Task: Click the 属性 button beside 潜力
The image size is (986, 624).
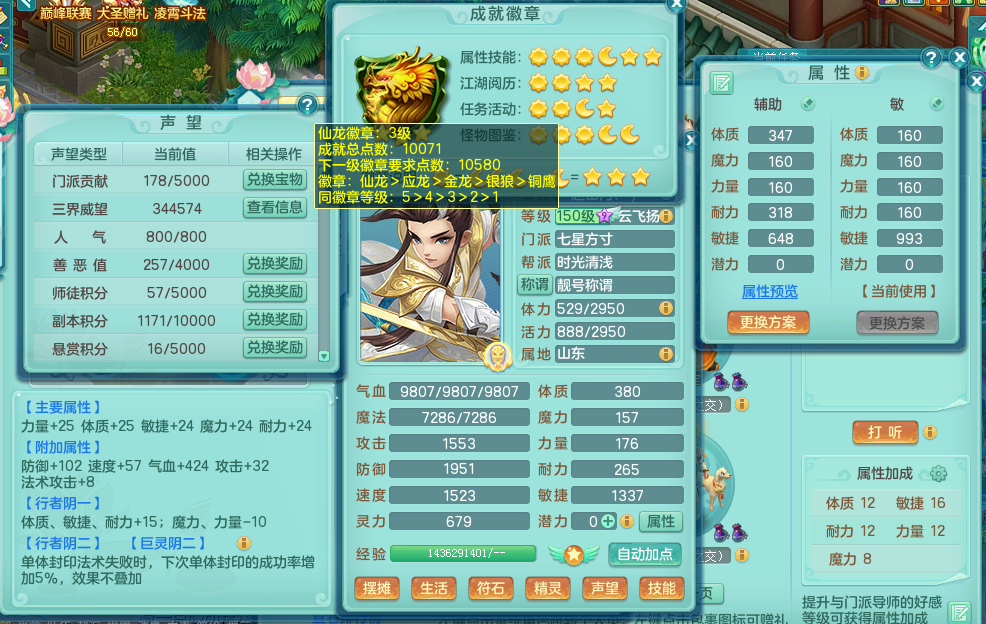Action: [660, 521]
